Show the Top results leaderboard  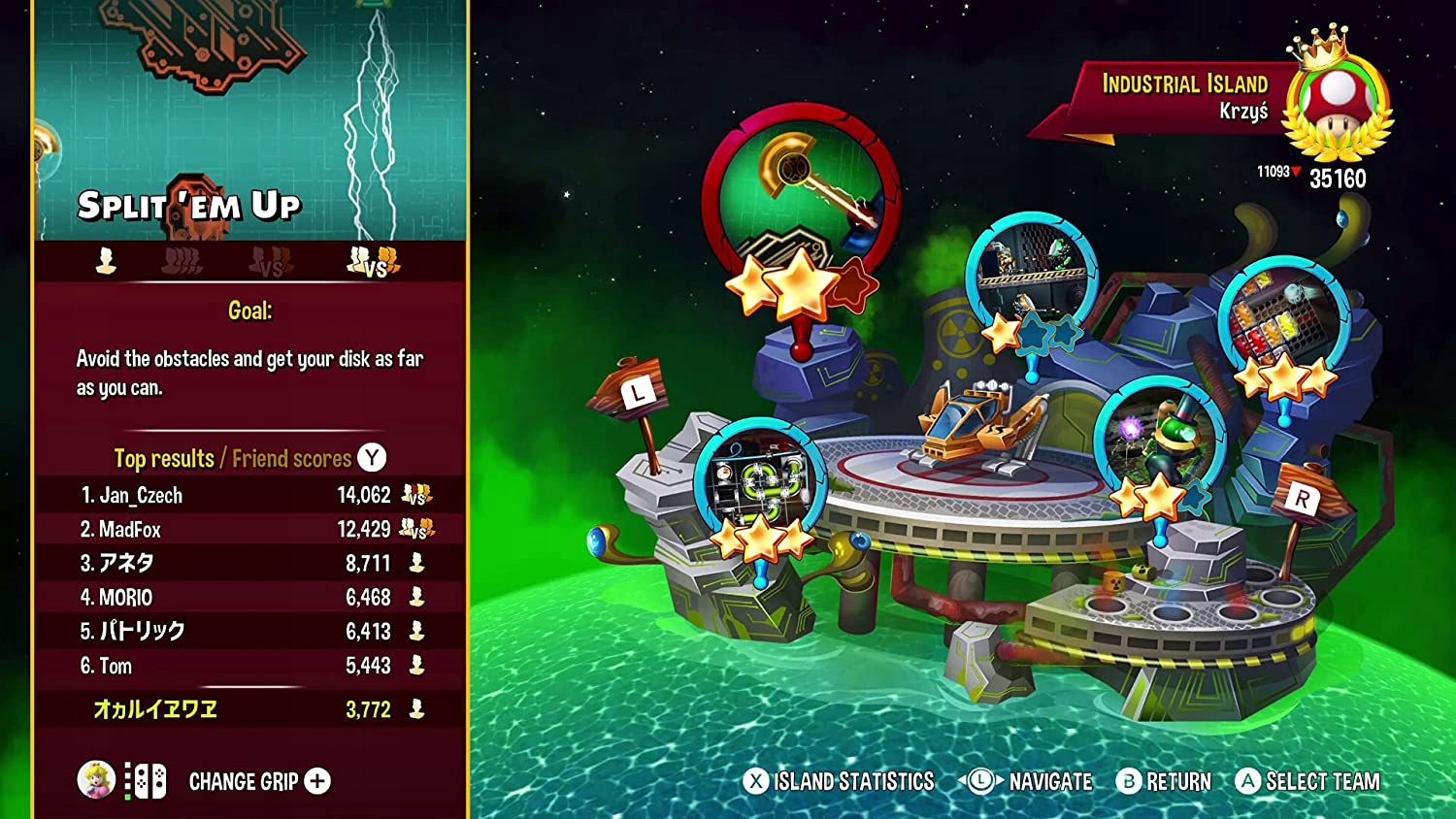click(163, 458)
